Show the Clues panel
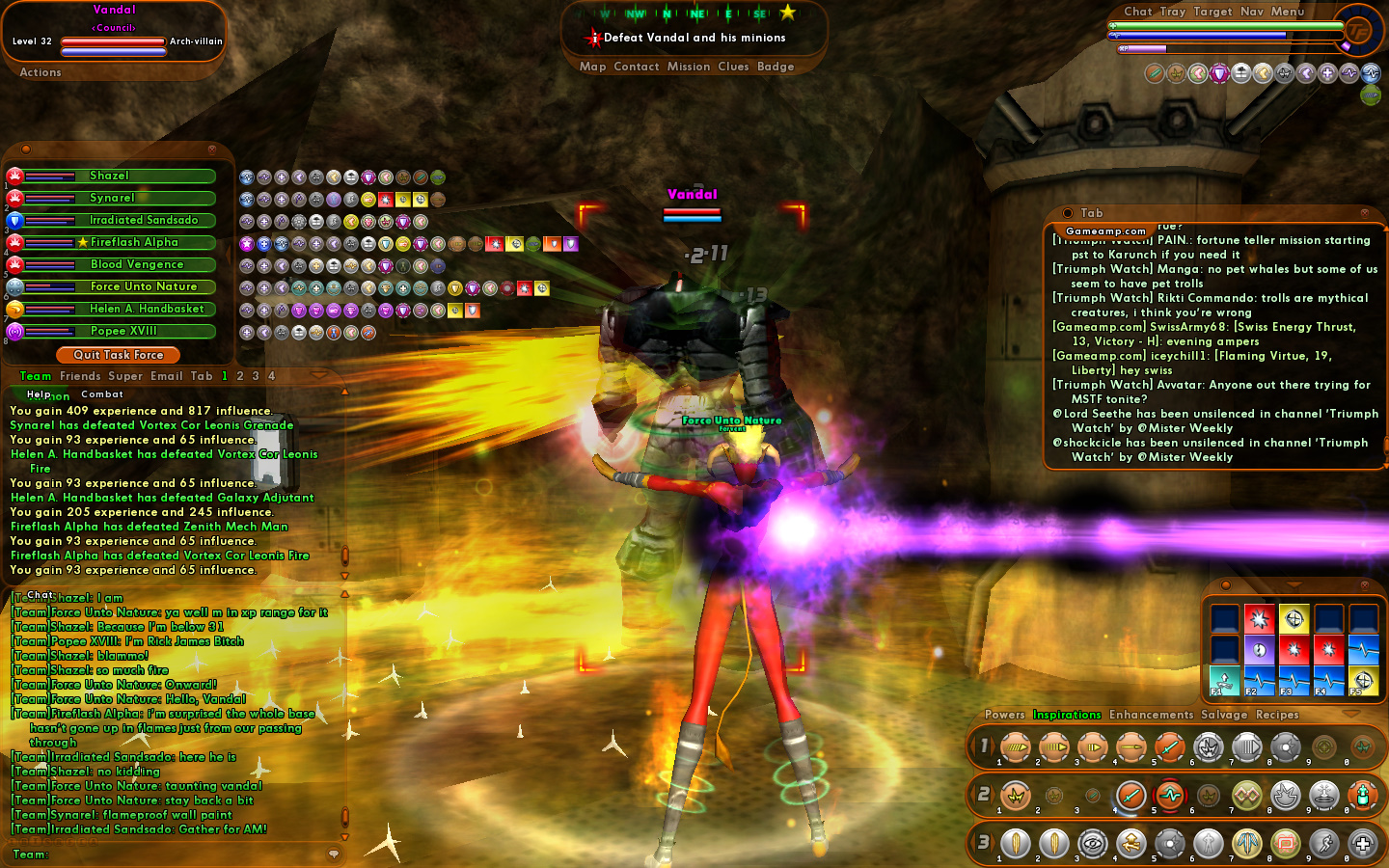Viewport: 1389px width, 868px height. 733,67
